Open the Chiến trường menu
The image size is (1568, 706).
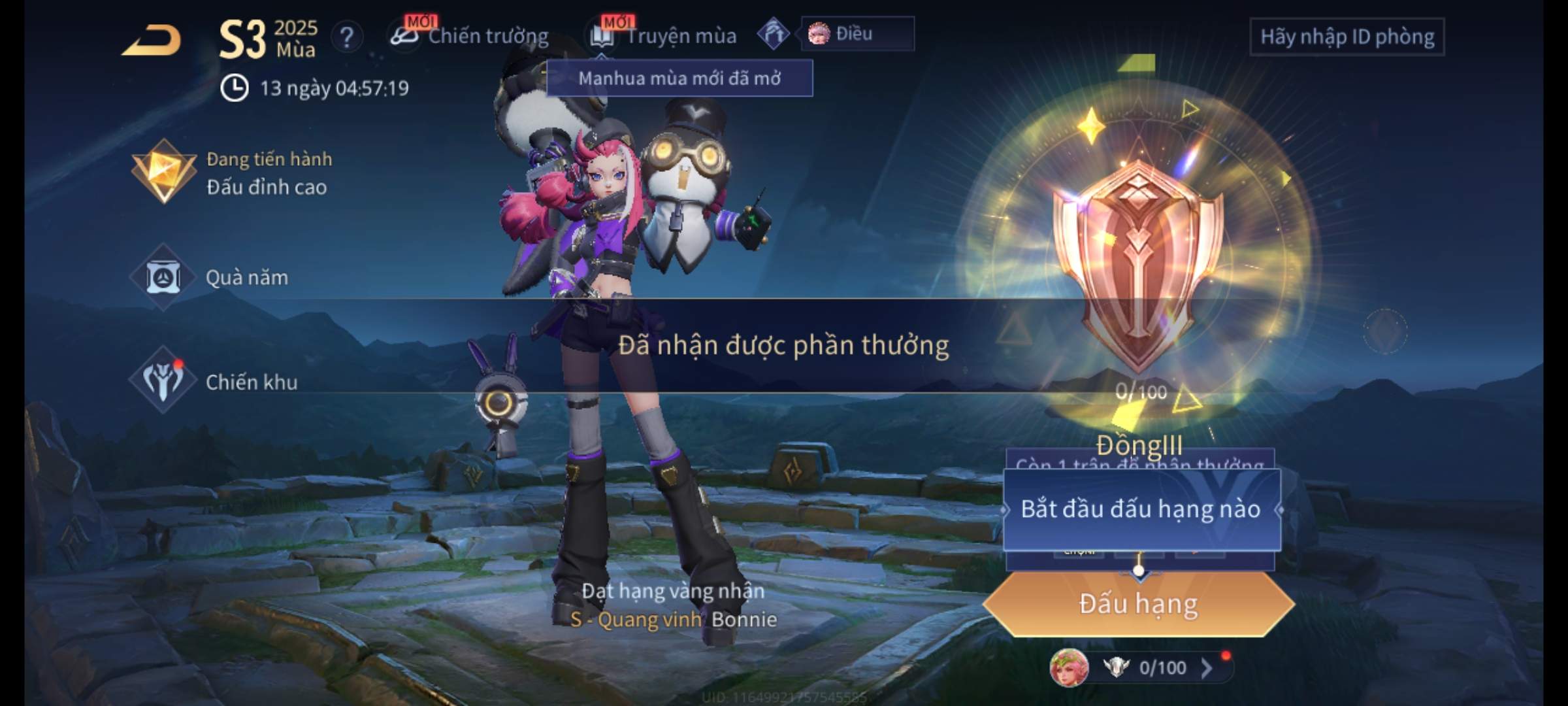(x=470, y=36)
